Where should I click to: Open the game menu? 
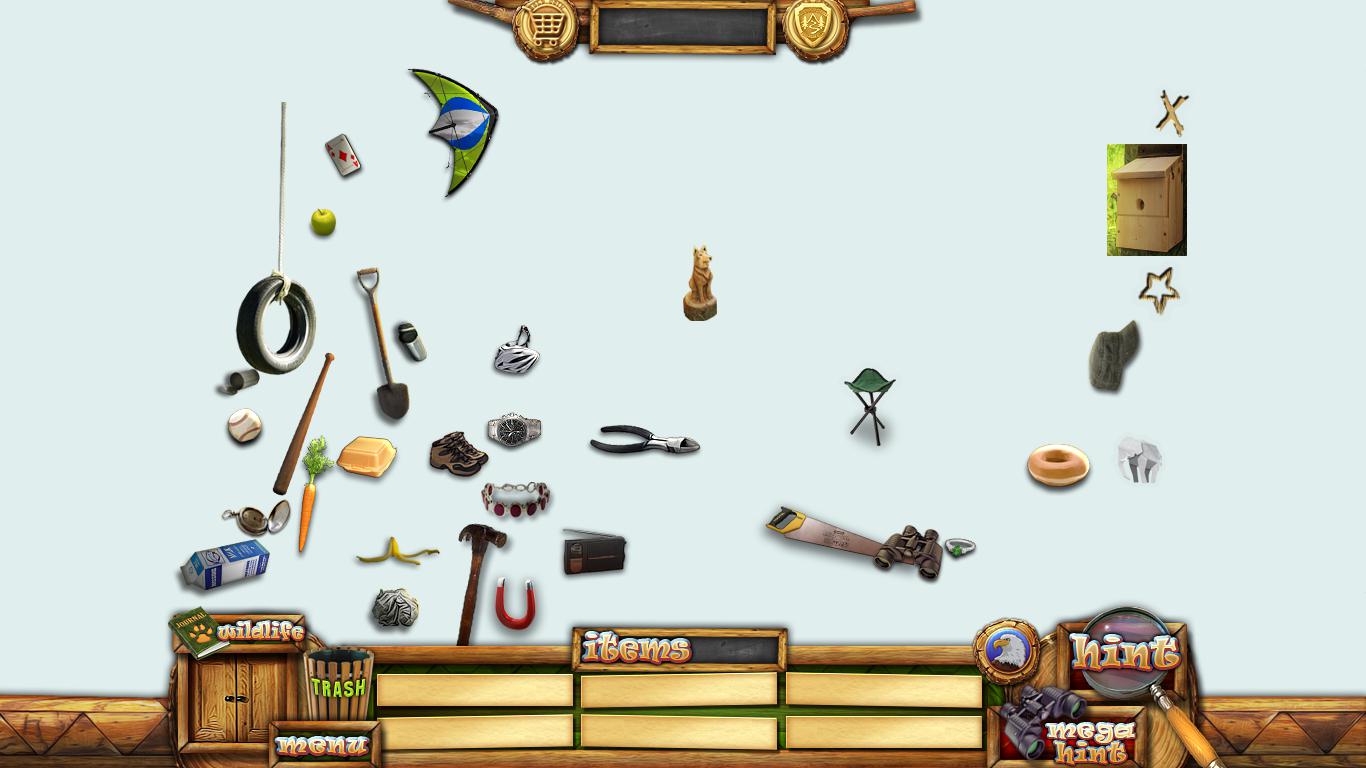[323, 745]
